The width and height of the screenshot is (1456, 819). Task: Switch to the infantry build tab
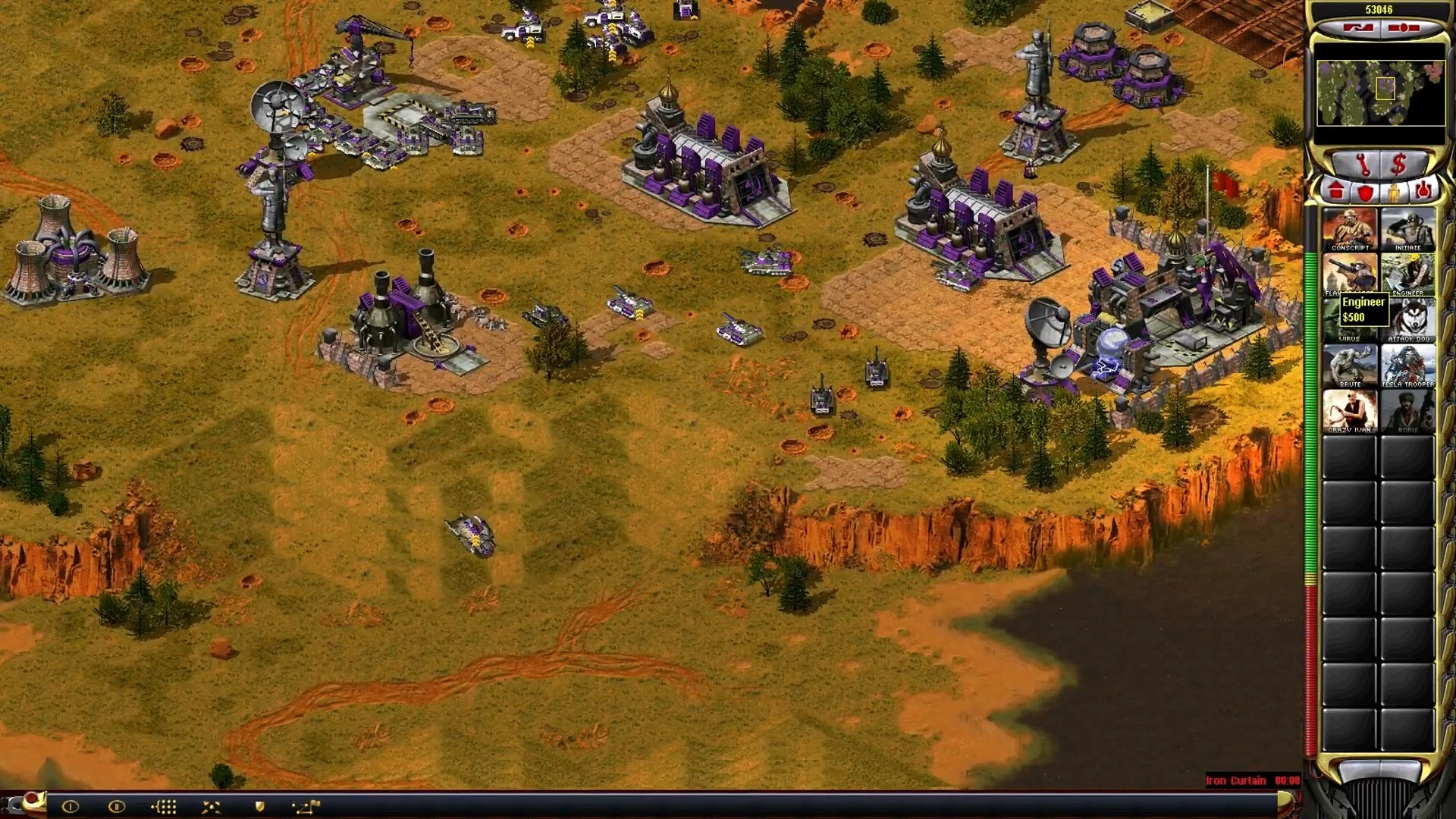point(1394,191)
